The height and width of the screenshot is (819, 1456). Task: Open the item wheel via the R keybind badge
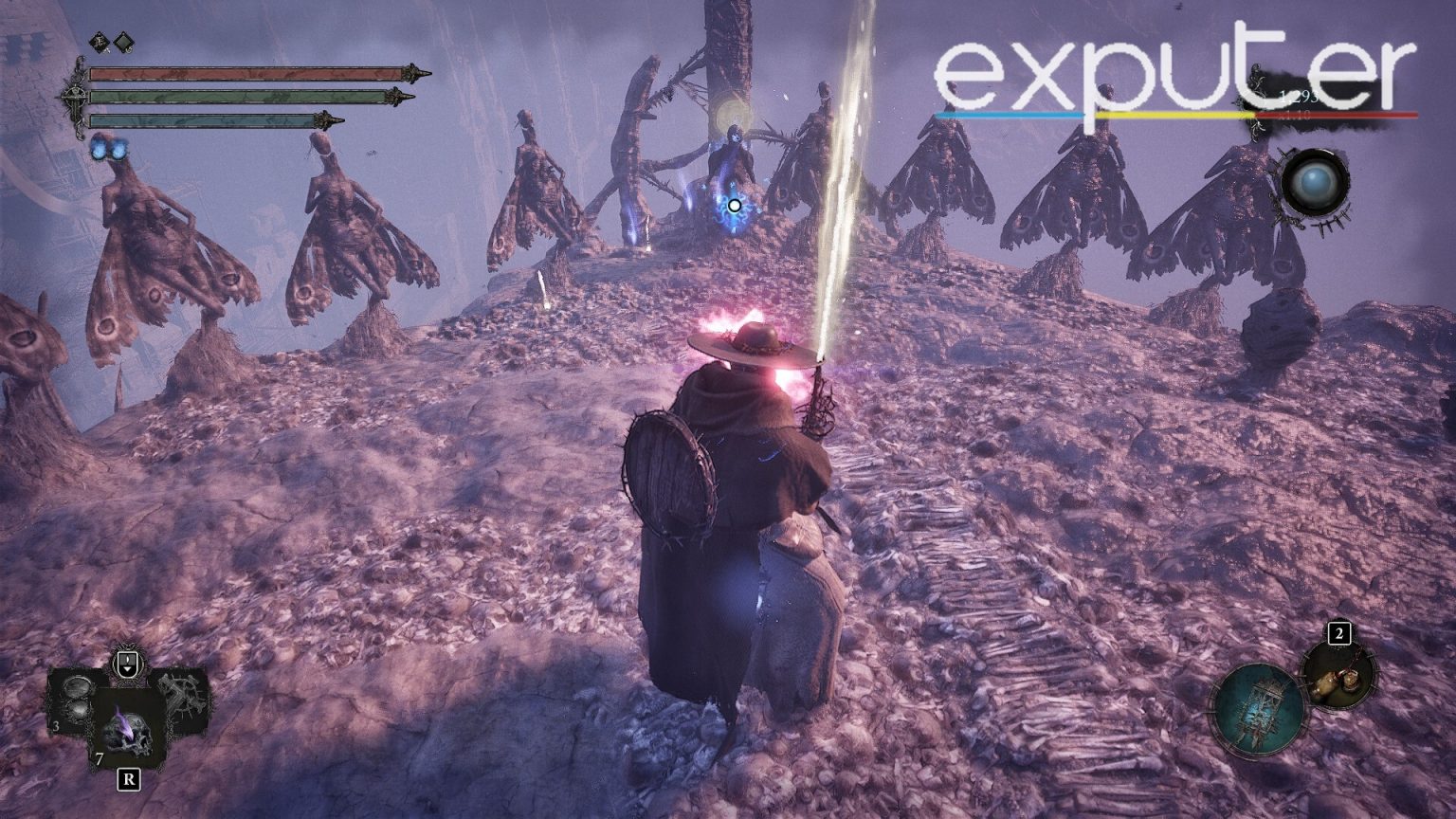point(129,778)
